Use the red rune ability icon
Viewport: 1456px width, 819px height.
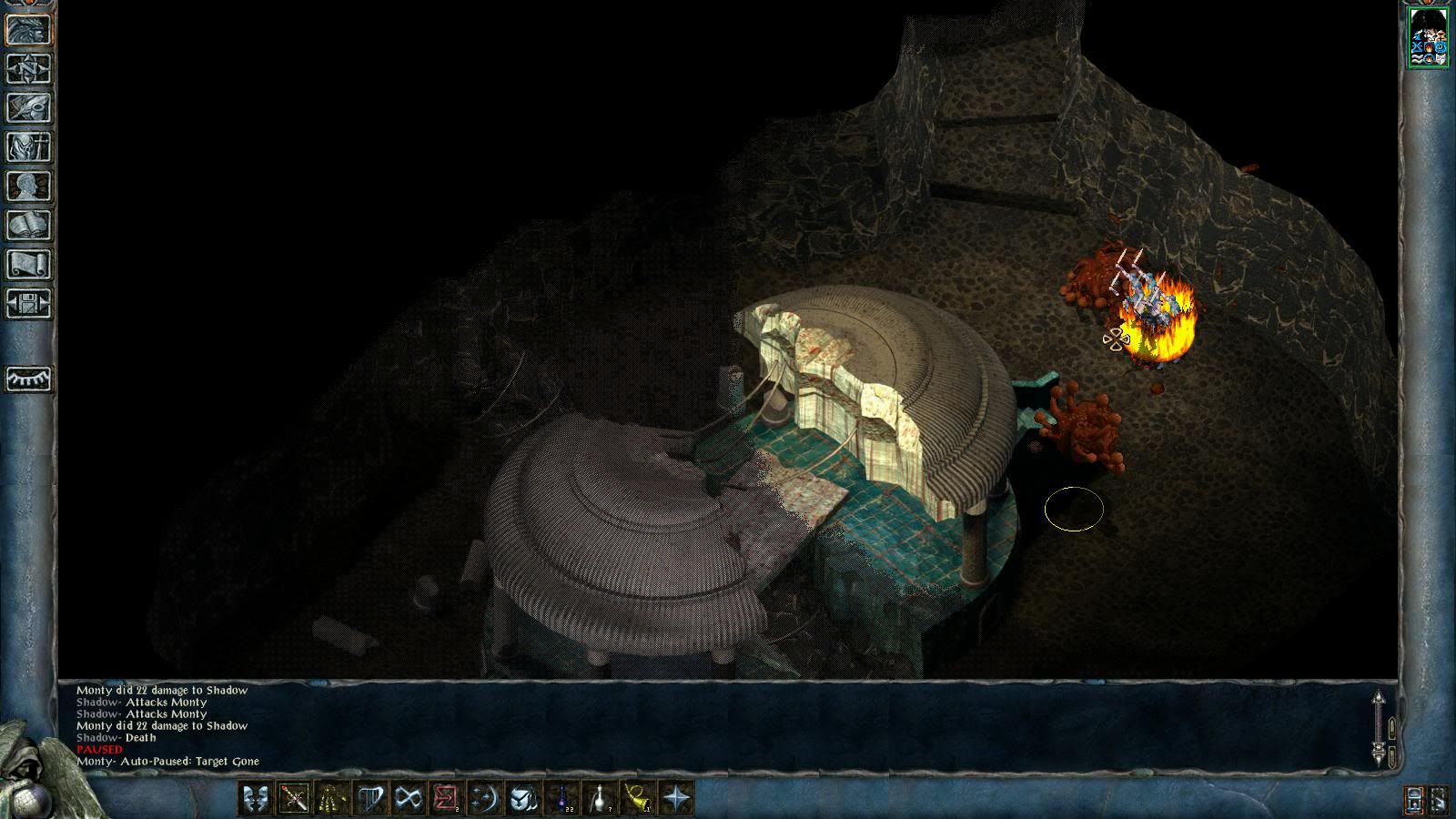click(x=446, y=799)
